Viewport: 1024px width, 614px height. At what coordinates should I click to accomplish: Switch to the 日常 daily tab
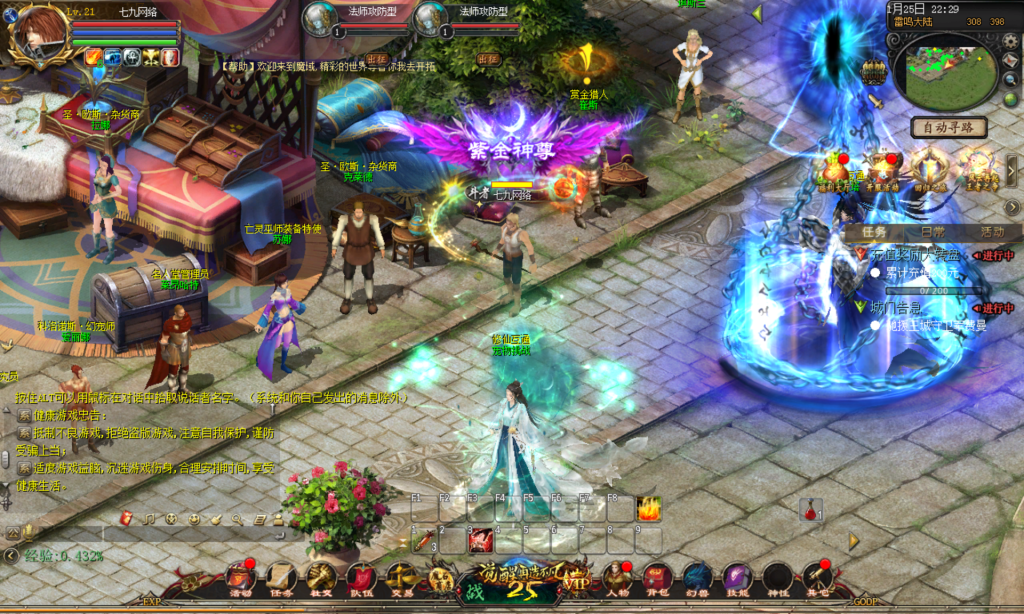[932, 231]
